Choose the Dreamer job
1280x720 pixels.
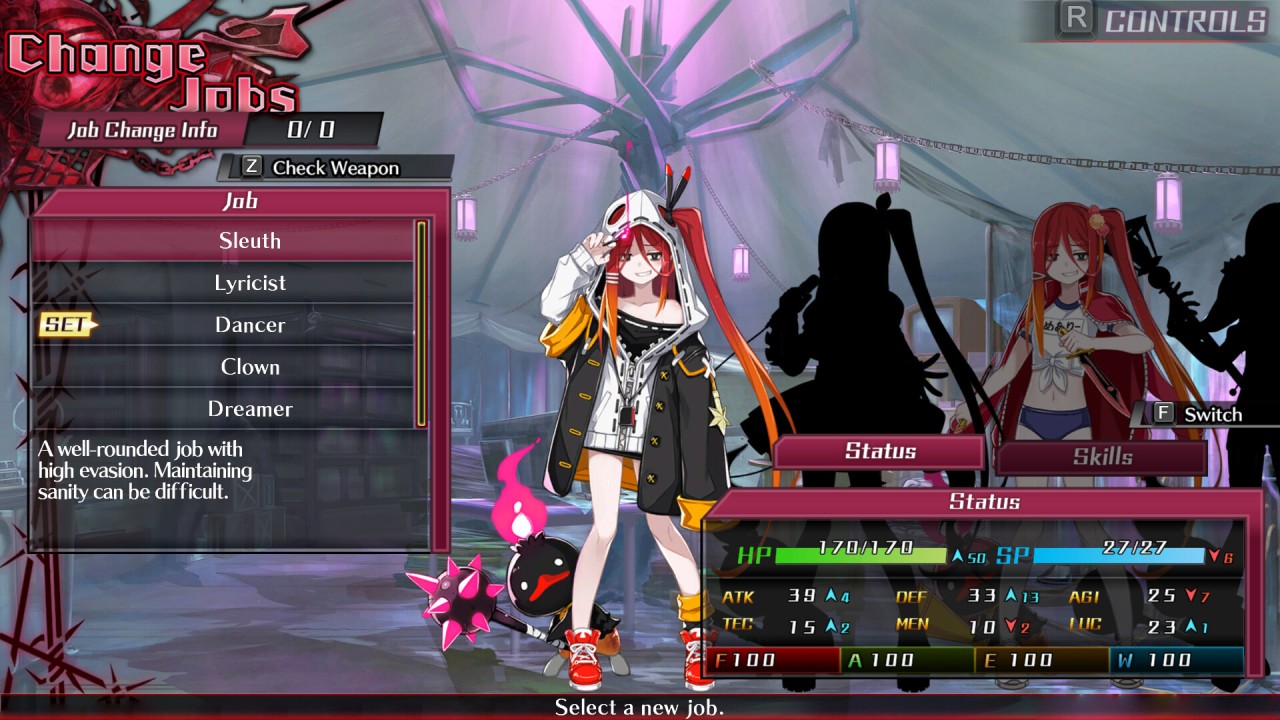[249, 409]
